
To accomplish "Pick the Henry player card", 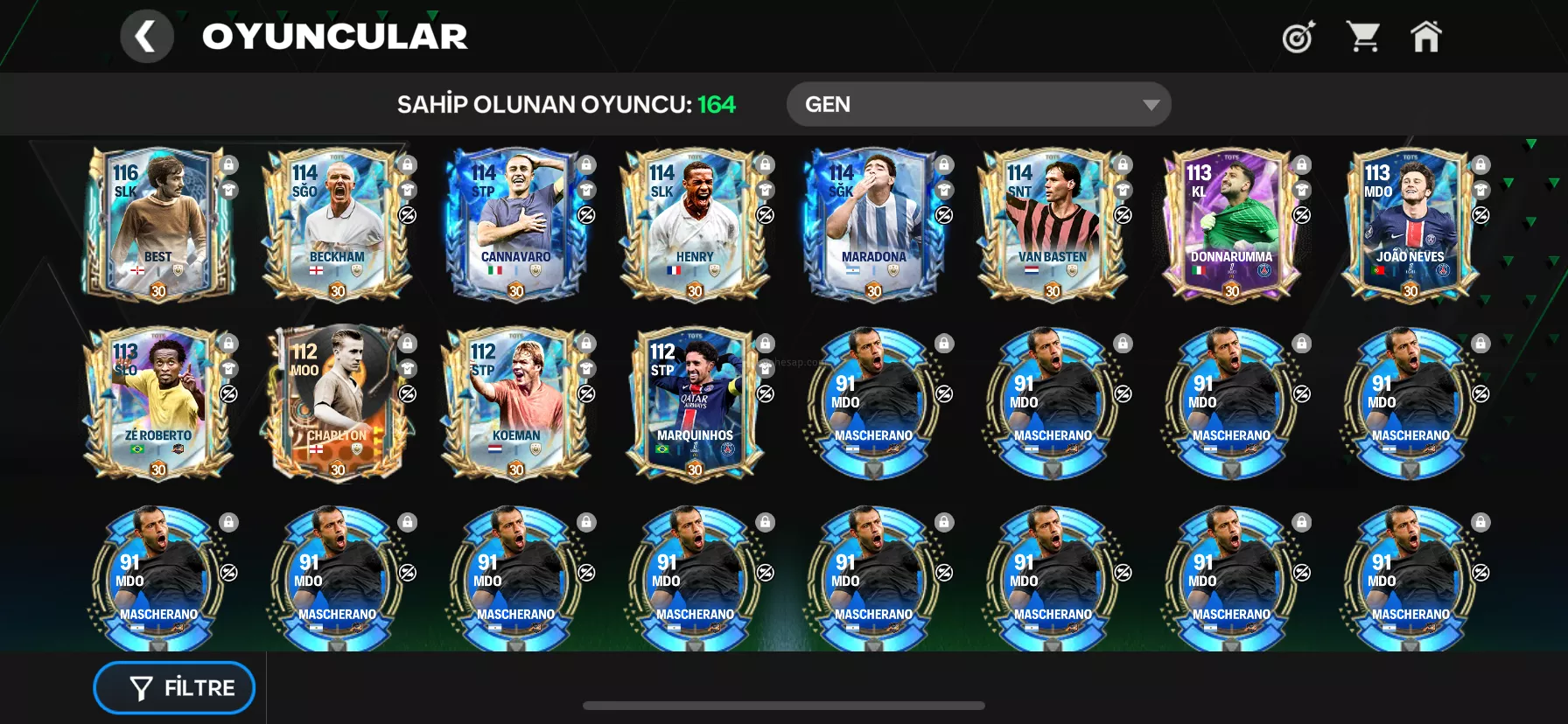I will 695,225.
